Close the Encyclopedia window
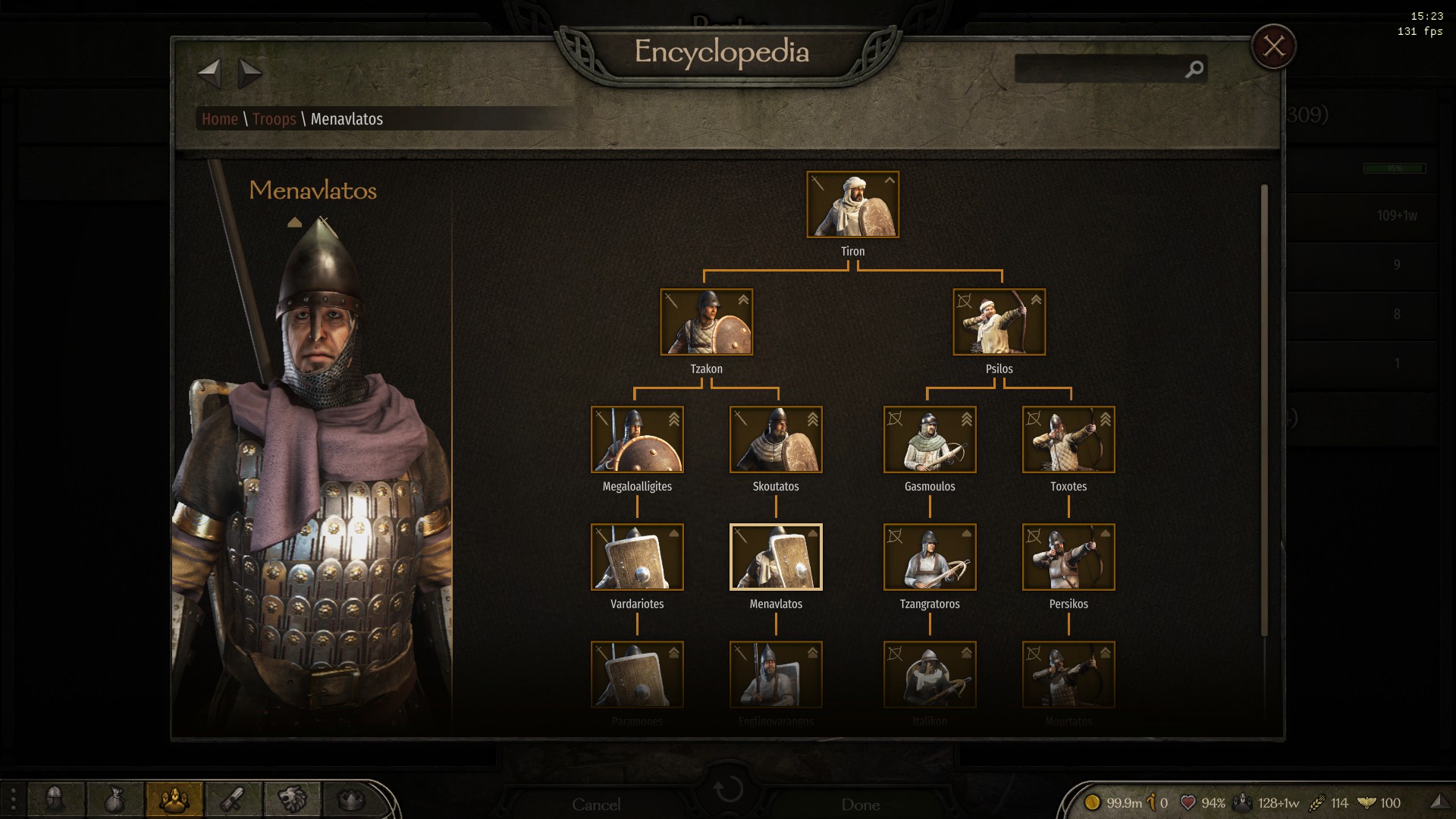The image size is (1456, 819). 1273,47
